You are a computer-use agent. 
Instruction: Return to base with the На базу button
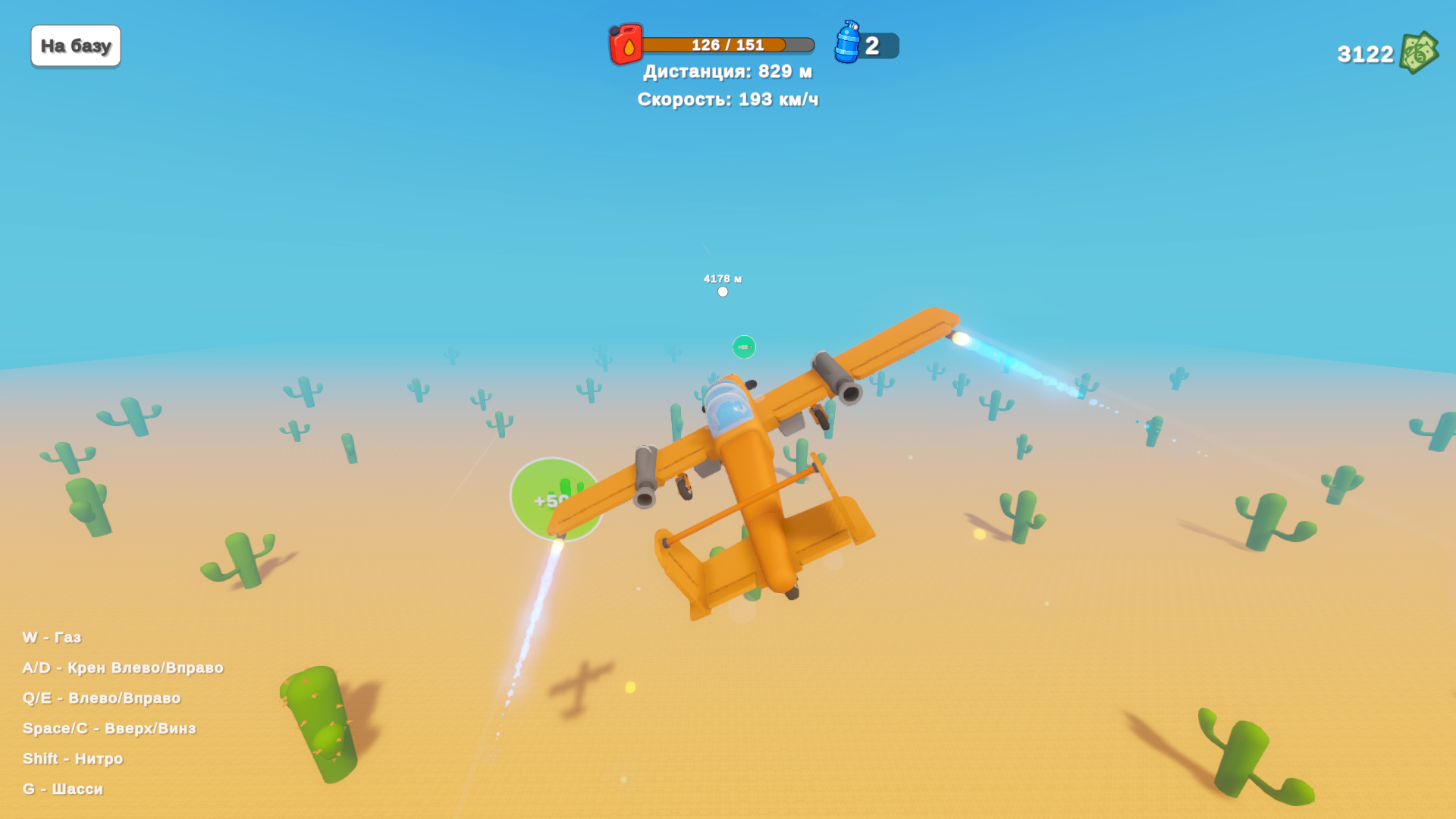(76, 46)
